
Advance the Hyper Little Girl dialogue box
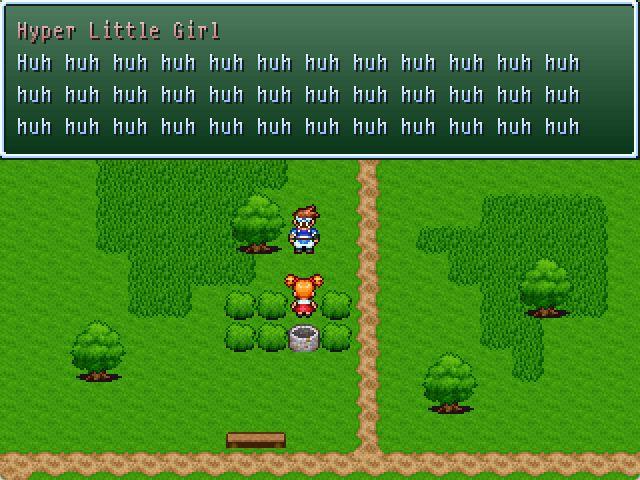[319, 80]
